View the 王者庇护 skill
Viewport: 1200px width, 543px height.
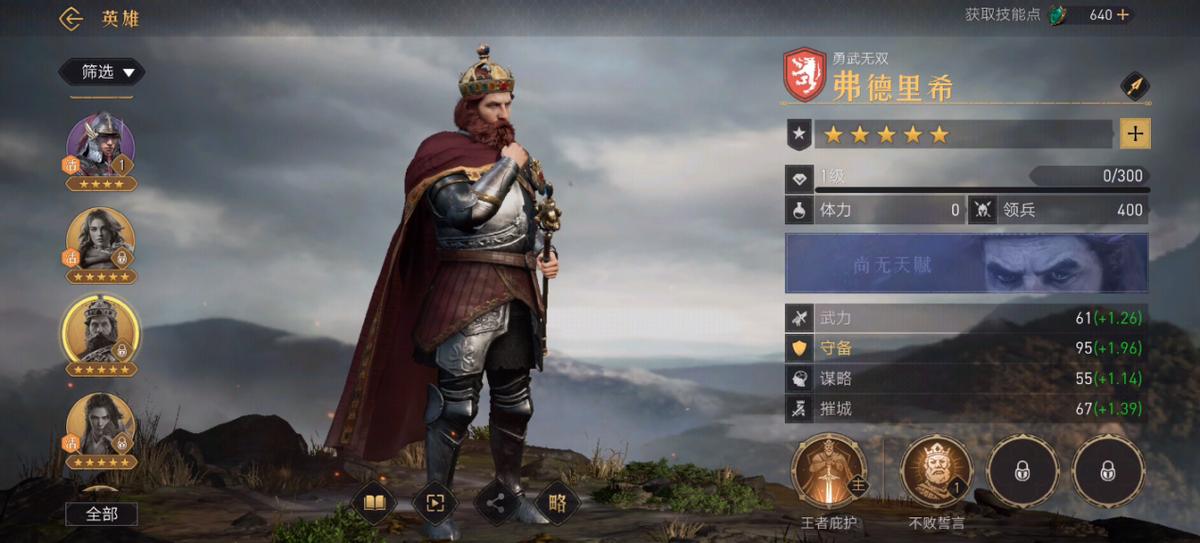pos(829,472)
